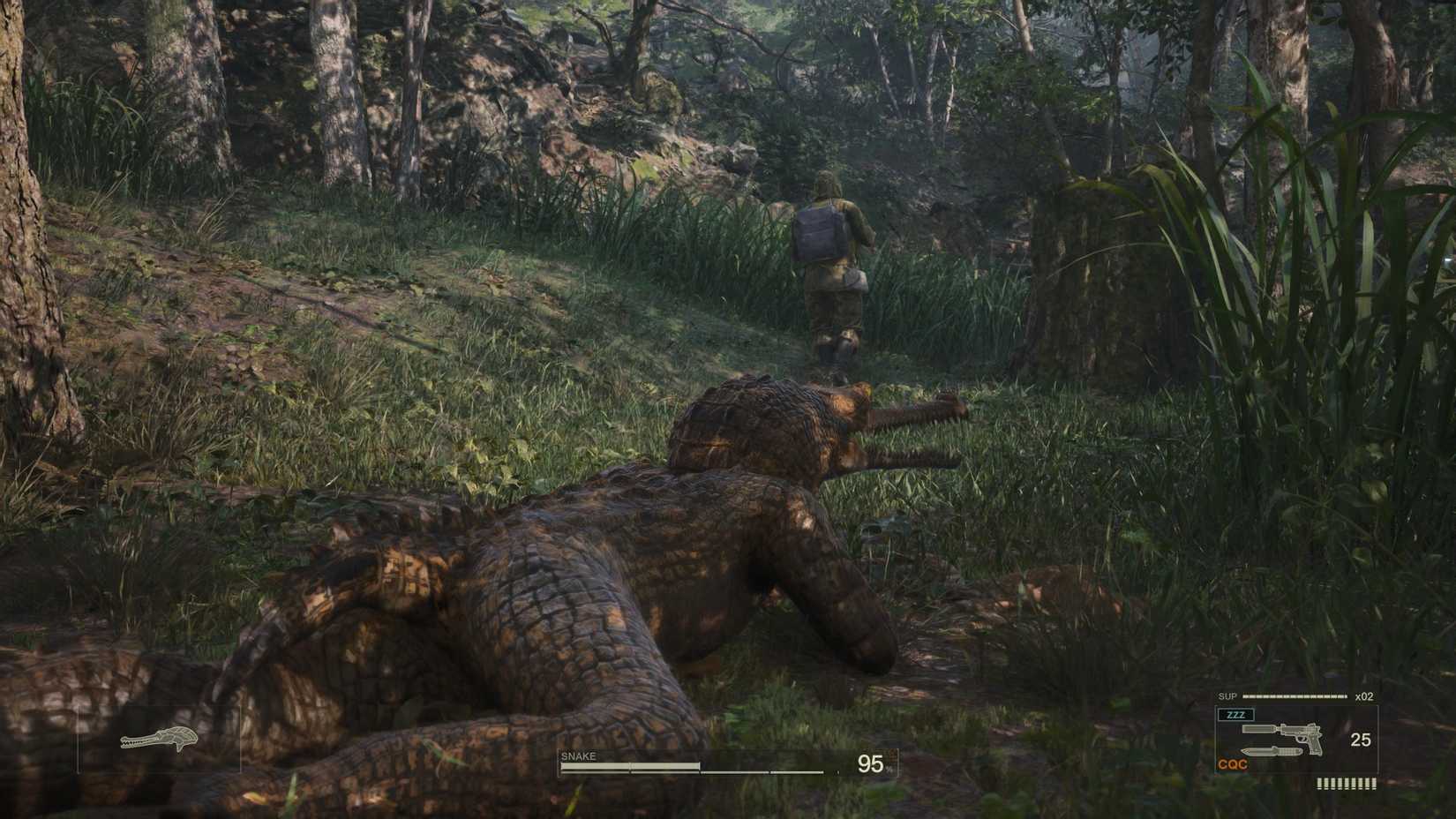Select the crocodile cap item slot
Viewport: 1456px width, 819px height.
click(159, 739)
